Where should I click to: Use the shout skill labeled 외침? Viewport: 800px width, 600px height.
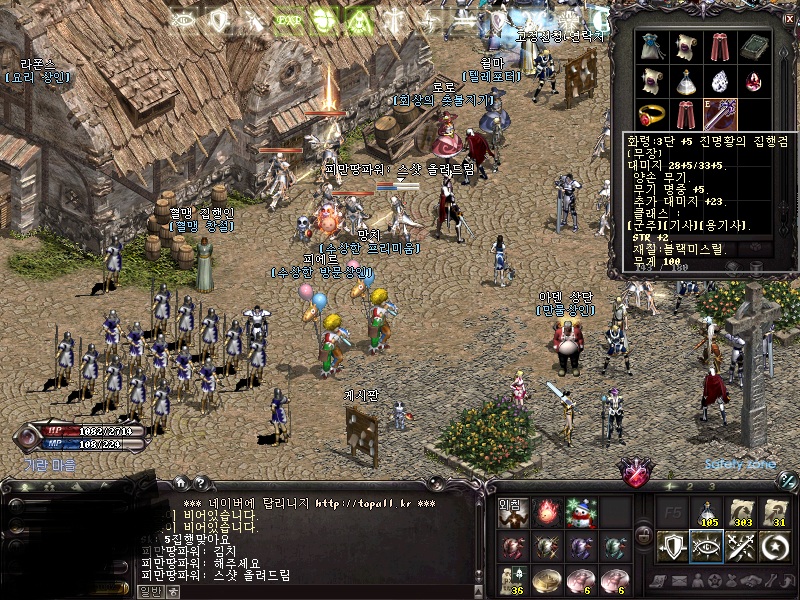click(x=511, y=513)
